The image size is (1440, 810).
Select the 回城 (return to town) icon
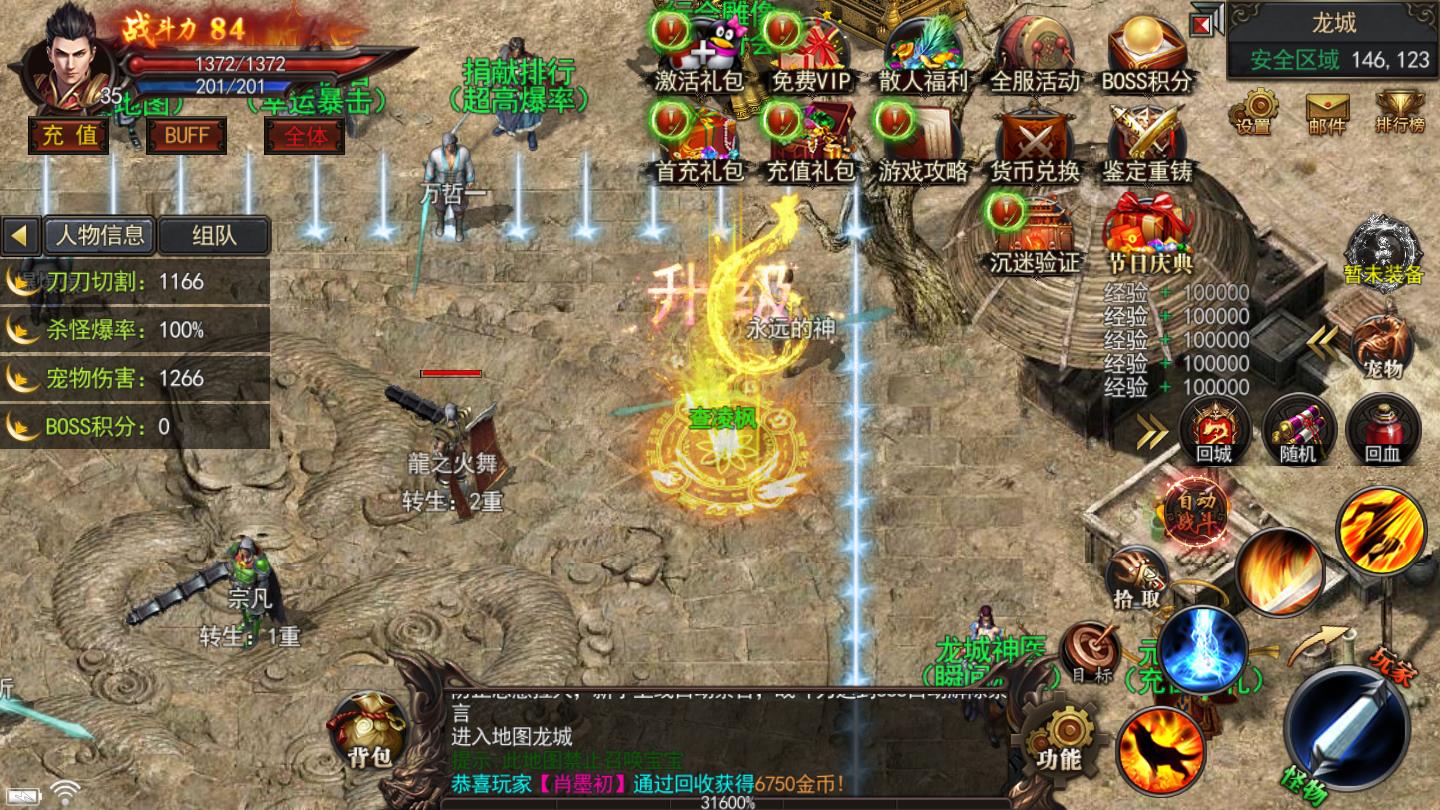tap(1216, 430)
